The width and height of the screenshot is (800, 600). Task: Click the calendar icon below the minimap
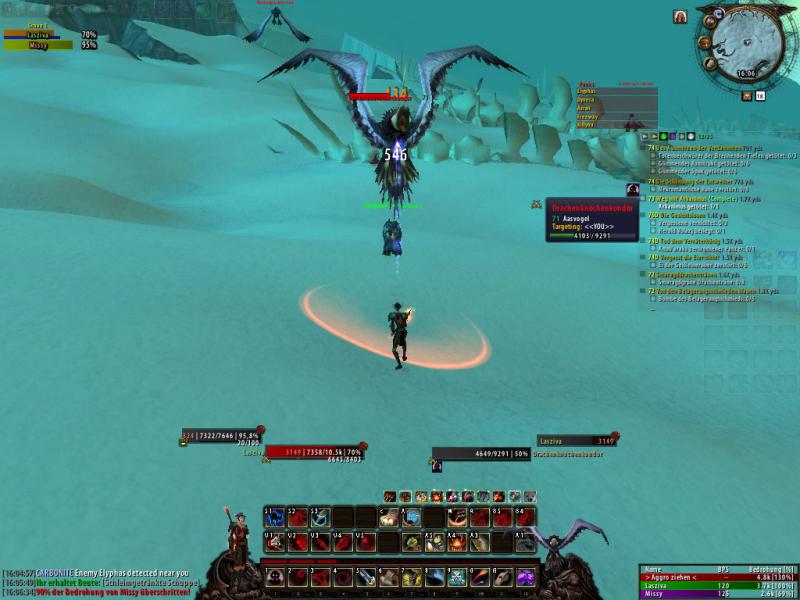760,96
